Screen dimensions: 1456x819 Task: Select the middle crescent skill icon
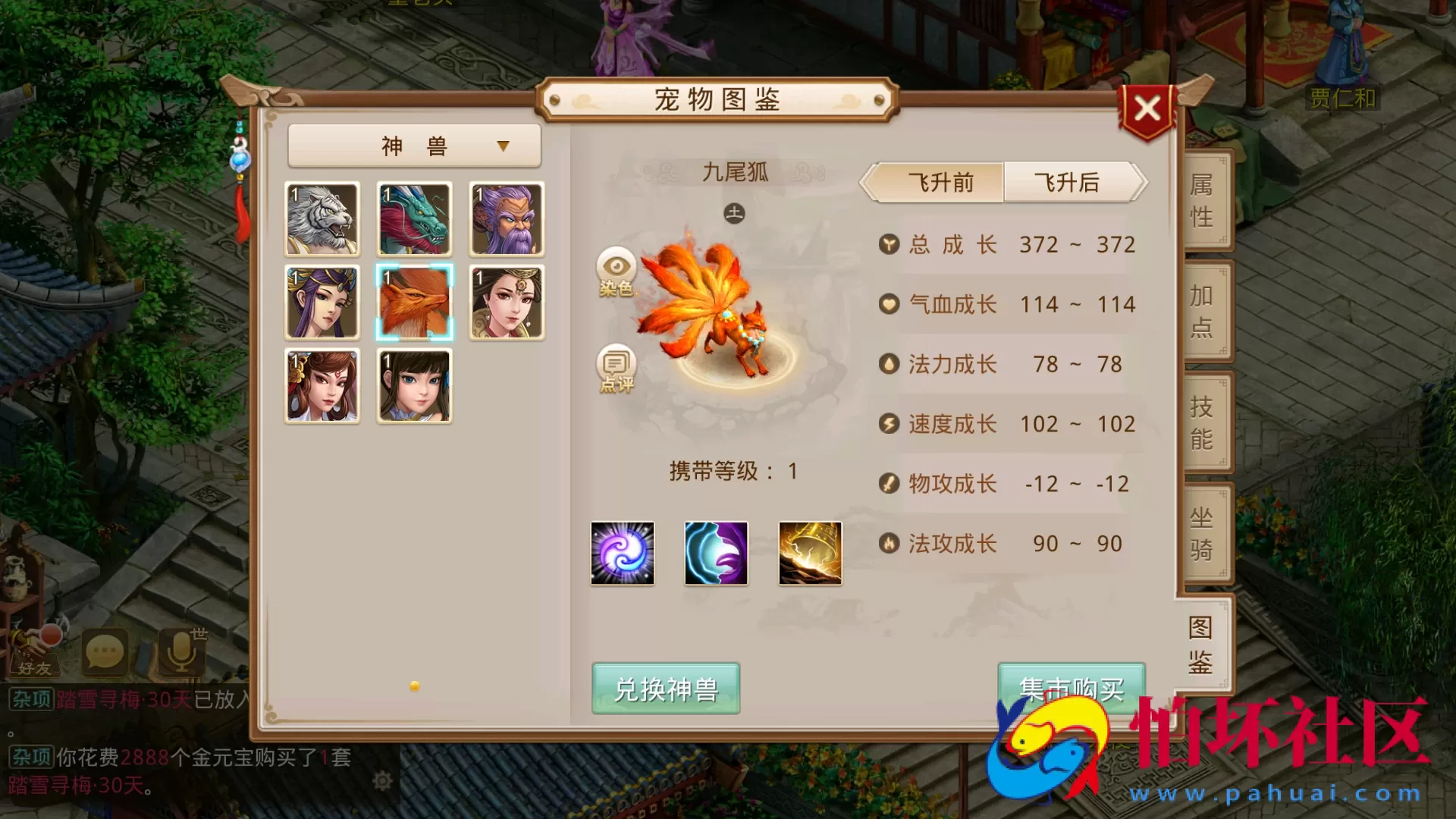click(x=715, y=553)
